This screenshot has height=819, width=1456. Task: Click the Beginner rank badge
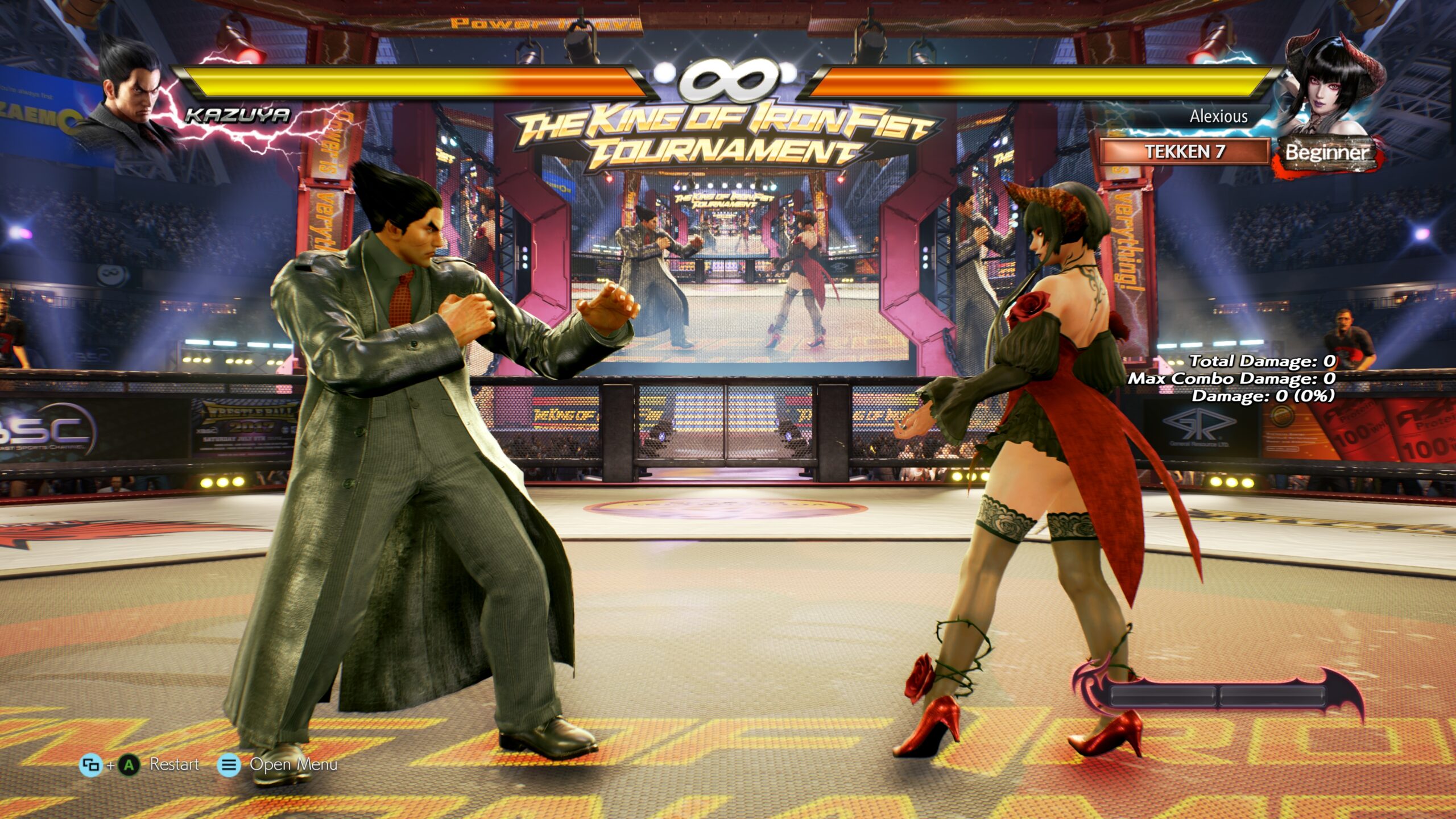(1326, 153)
